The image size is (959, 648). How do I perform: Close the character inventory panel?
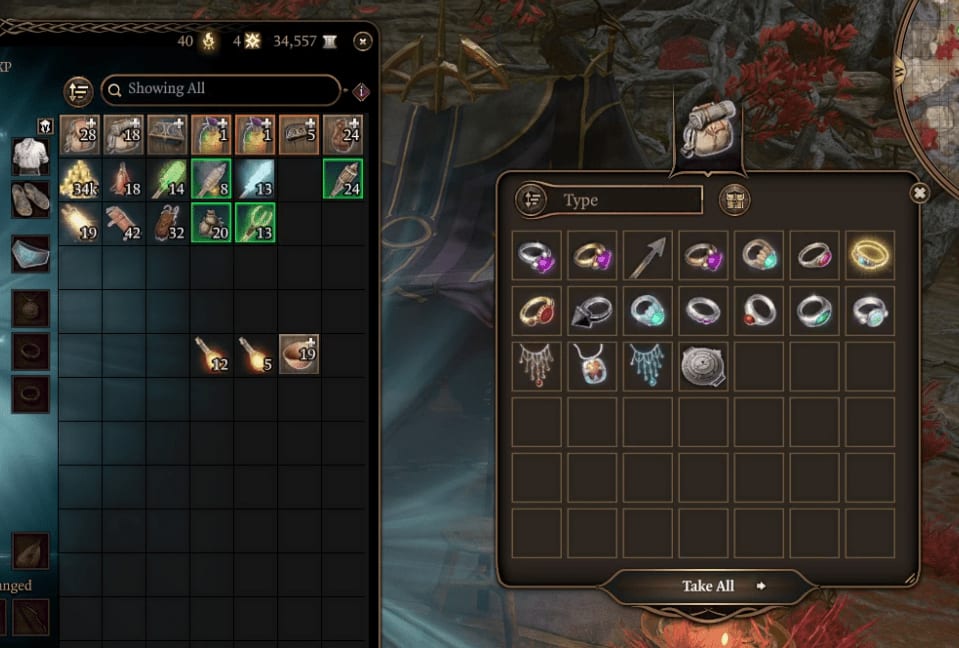(x=363, y=41)
